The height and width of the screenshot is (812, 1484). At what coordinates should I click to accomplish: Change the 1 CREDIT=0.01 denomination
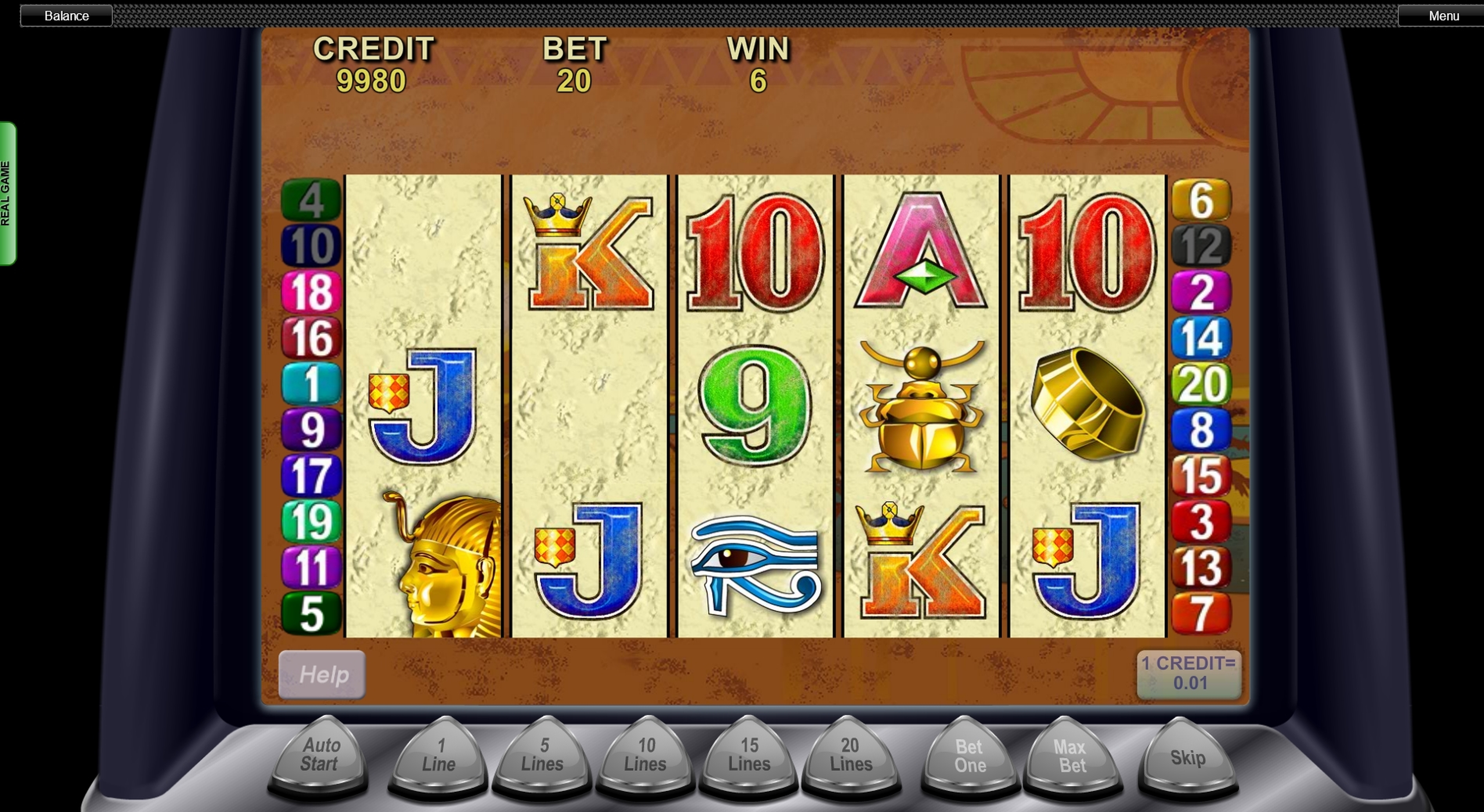(x=1189, y=674)
